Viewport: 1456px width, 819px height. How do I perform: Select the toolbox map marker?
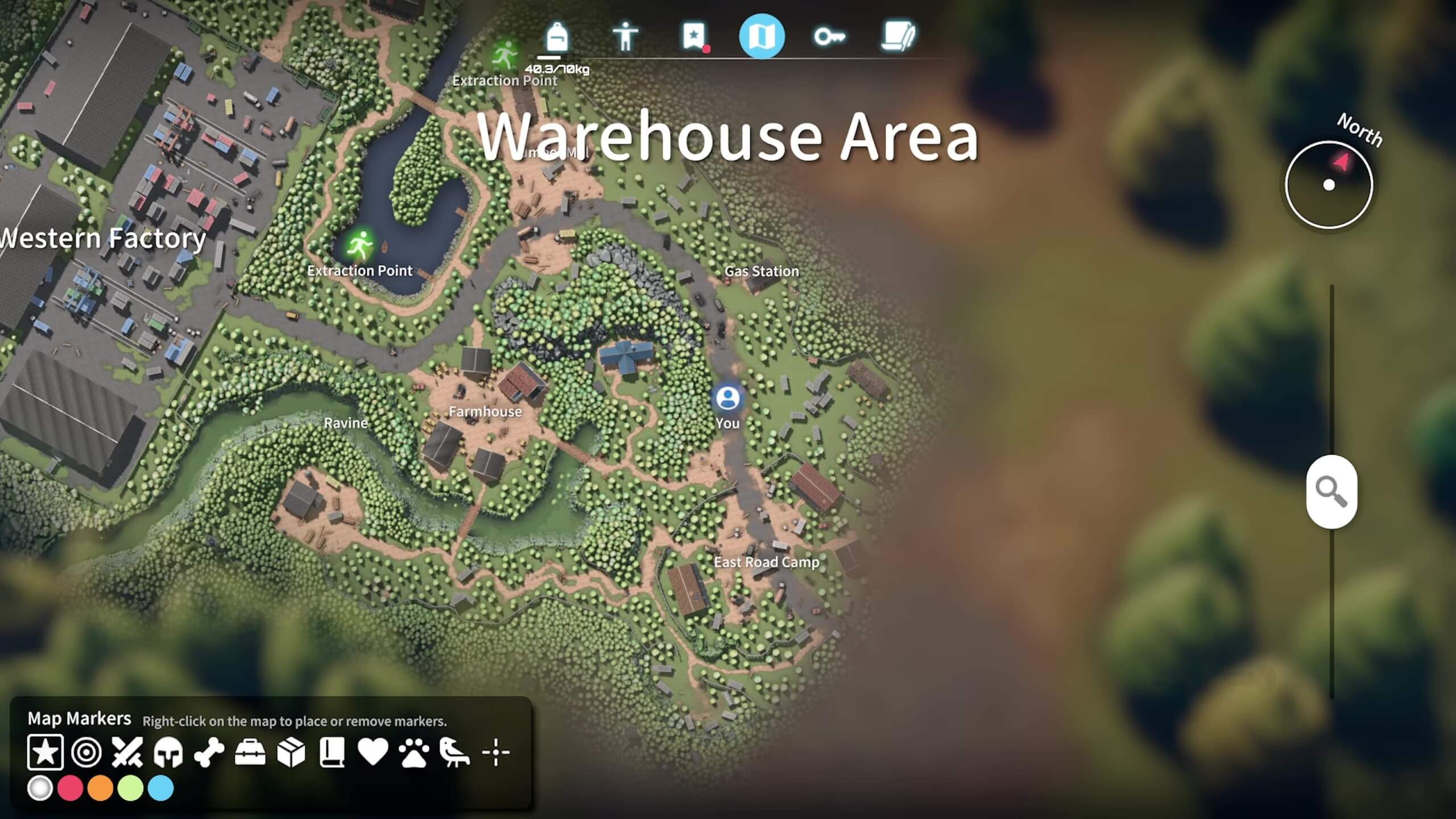250,752
